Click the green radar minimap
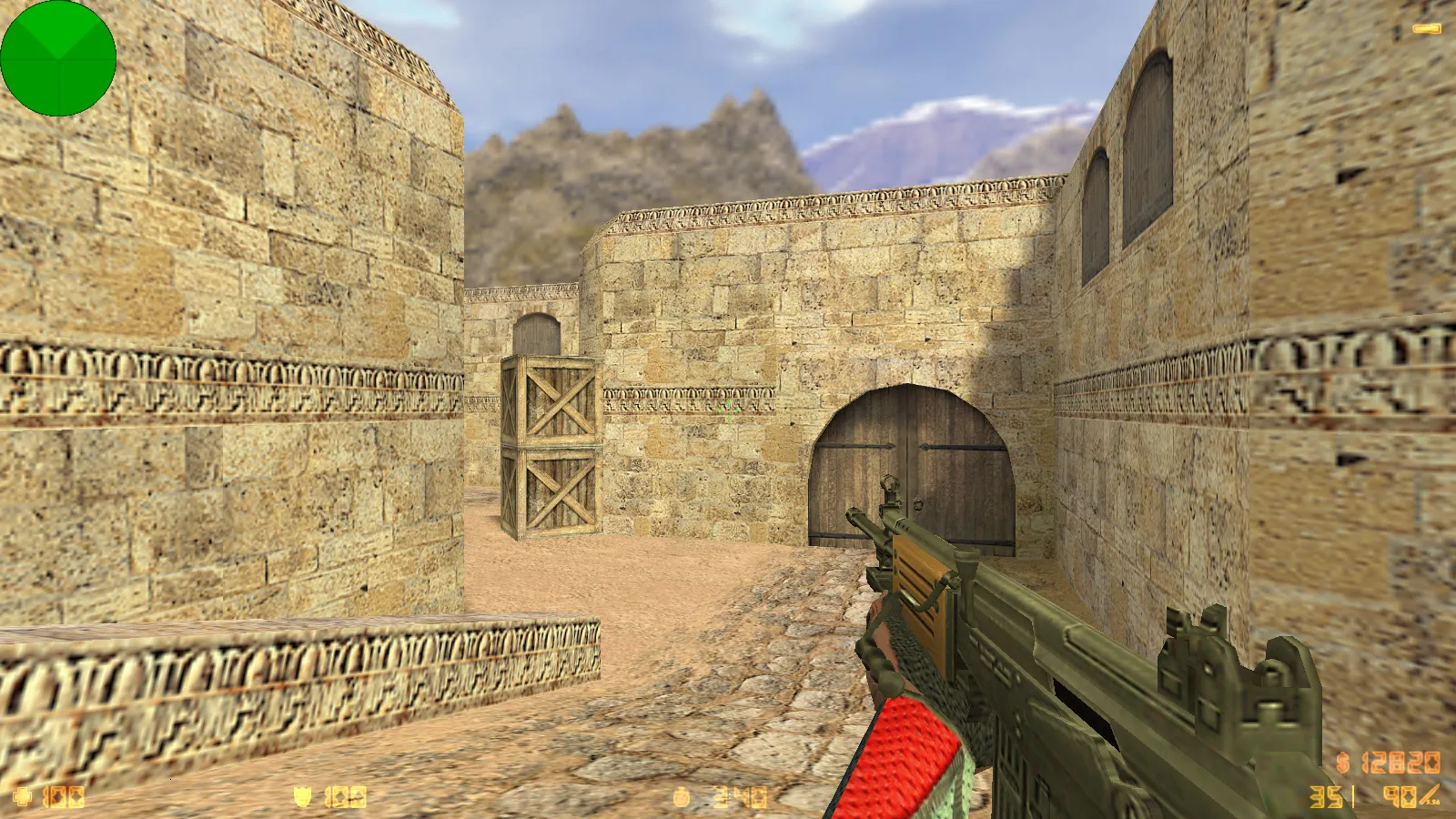The width and height of the screenshot is (1456, 819). (x=58, y=58)
